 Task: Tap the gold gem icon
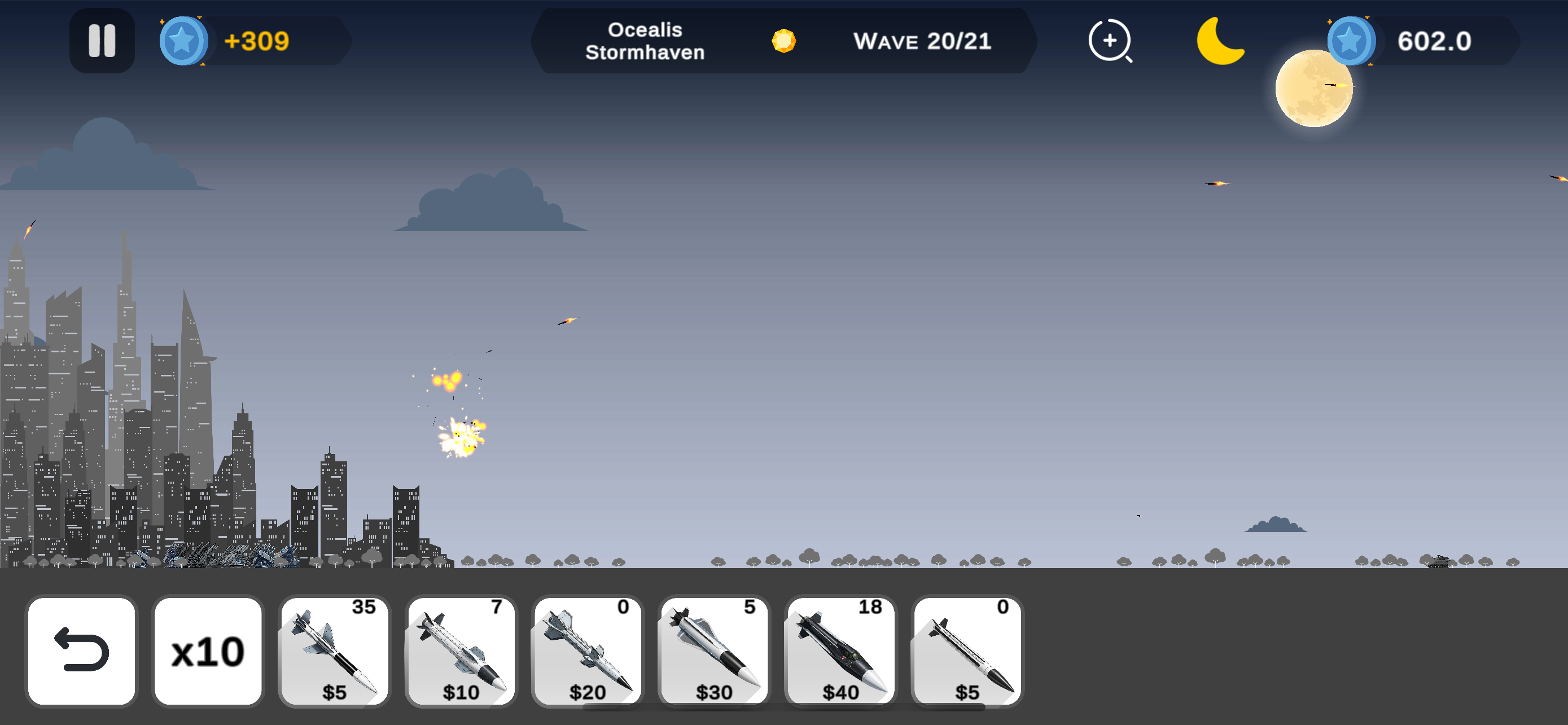[x=784, y=41]
